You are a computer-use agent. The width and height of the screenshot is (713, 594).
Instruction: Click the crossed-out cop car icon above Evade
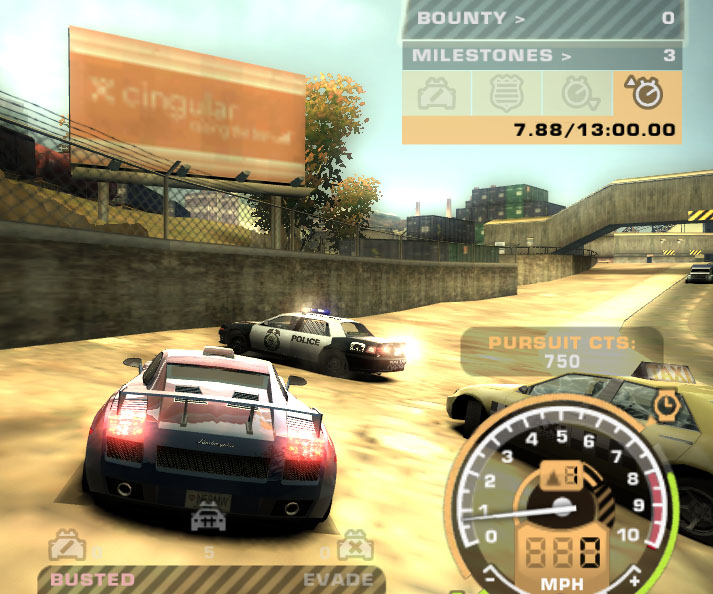pyautogui.click(x=352, y=547)
